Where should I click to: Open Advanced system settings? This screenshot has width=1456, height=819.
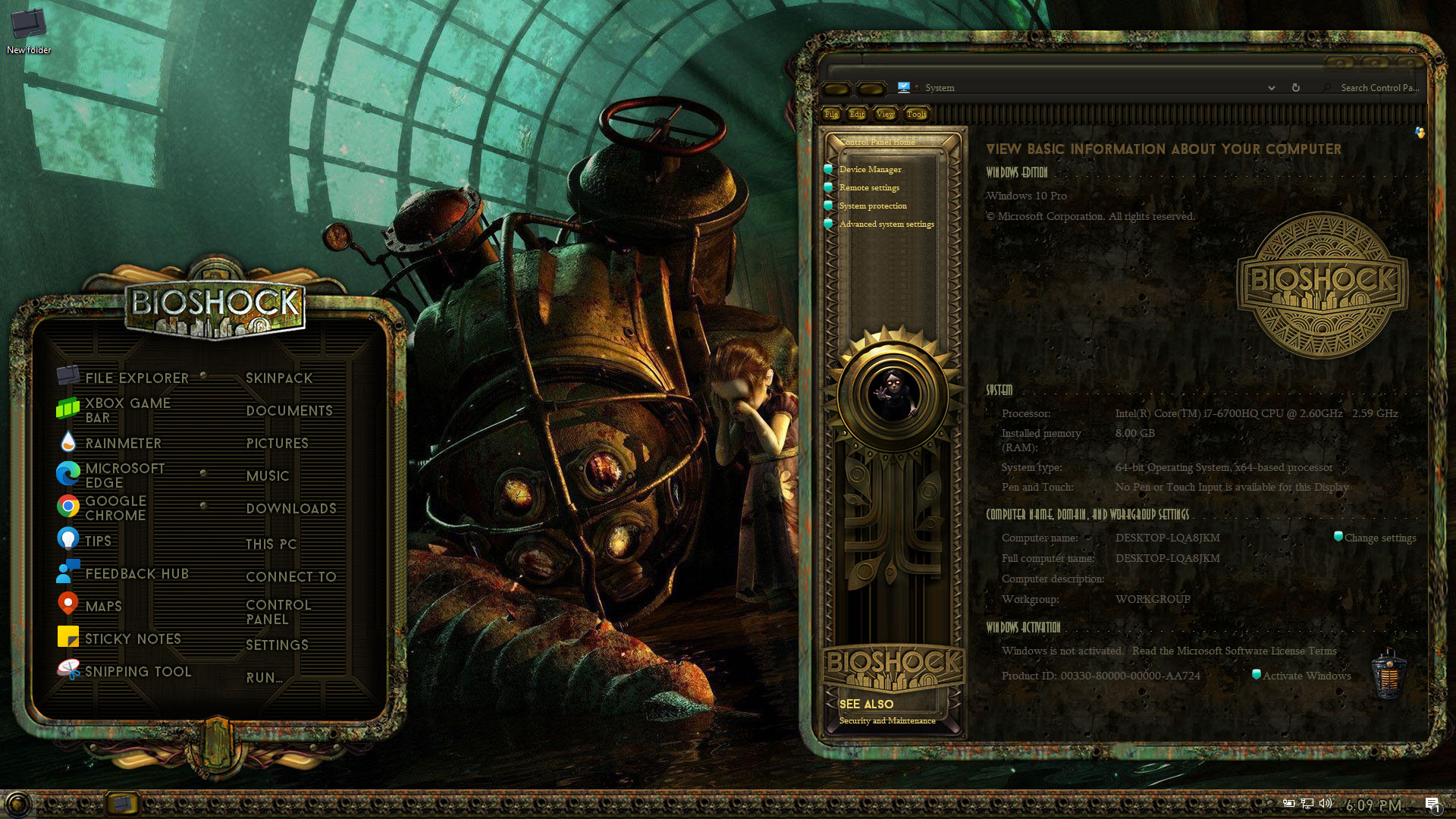(886, 224)
